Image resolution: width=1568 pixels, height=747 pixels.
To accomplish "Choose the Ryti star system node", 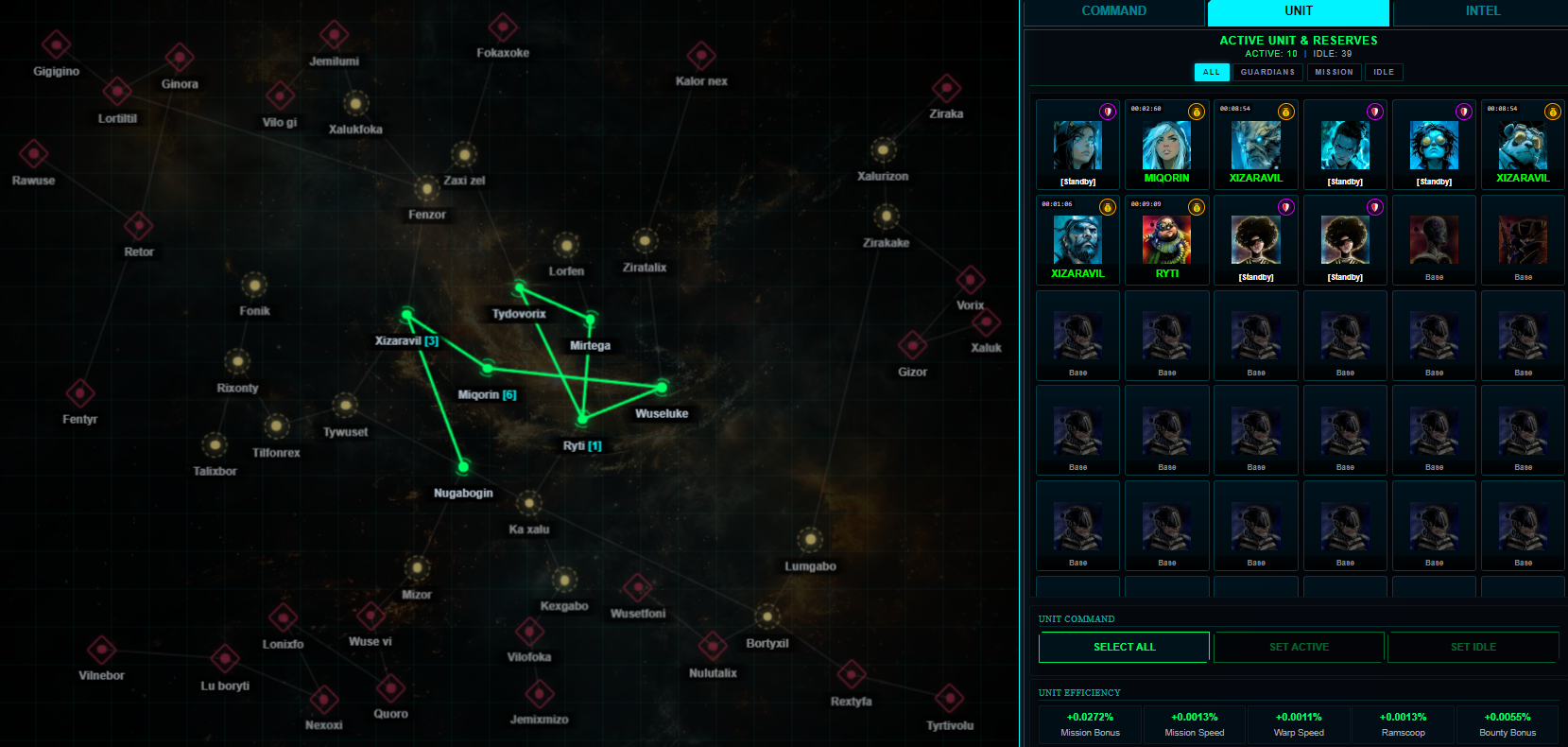I will click(x=583, y=418).
